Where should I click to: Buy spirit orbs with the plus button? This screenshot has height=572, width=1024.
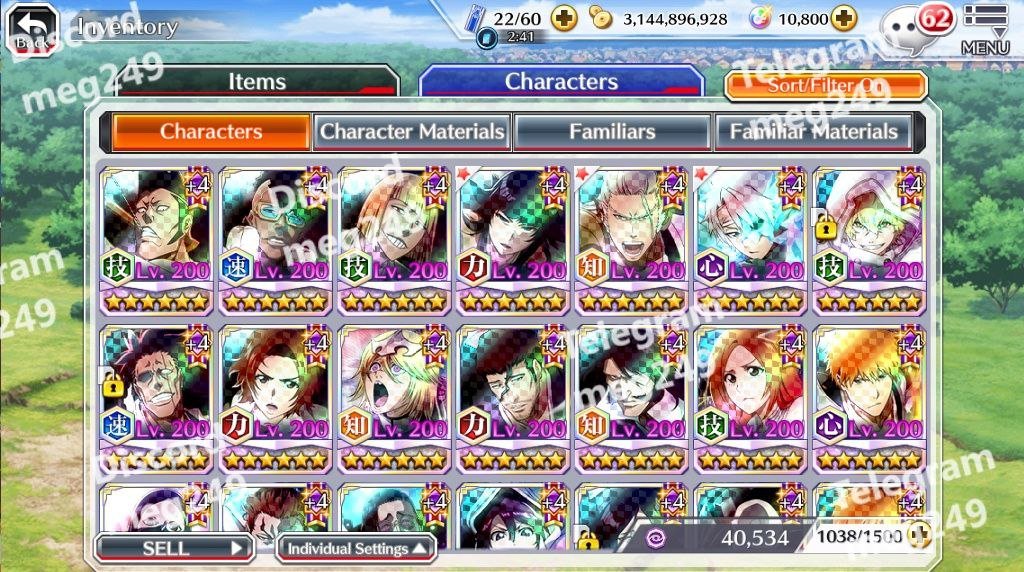tap(844, 19)
